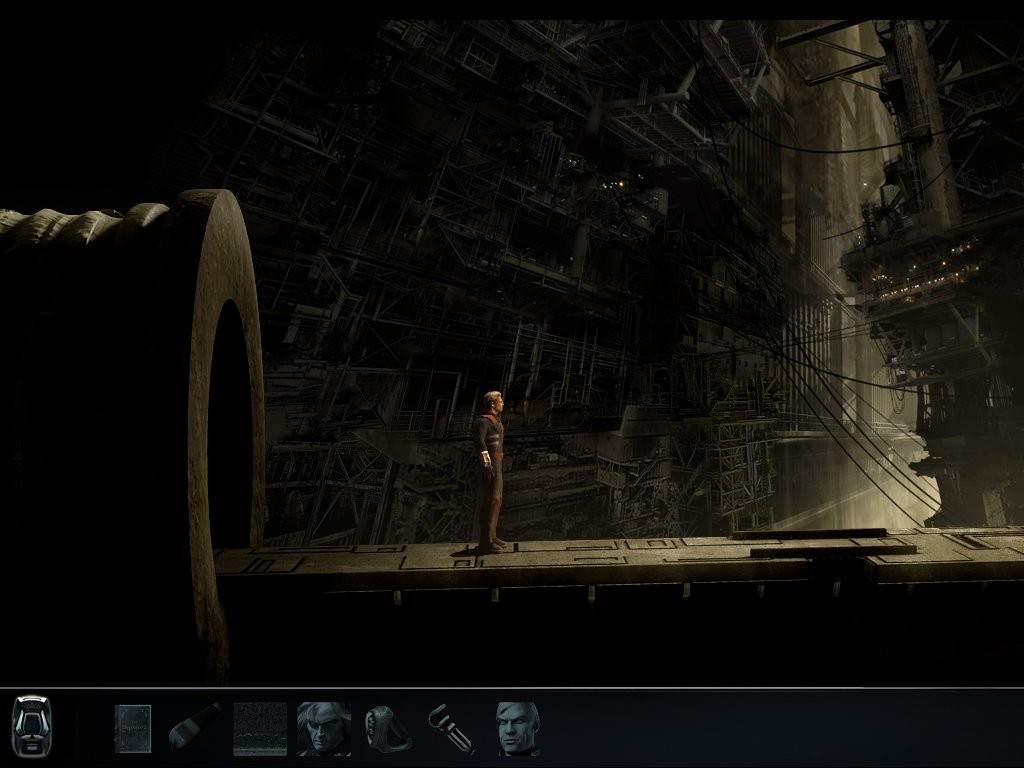Pick the cylindrical flashlight-shaped inventory item
Viewport: 1024px width, 768px height.
tap(194, 727)
